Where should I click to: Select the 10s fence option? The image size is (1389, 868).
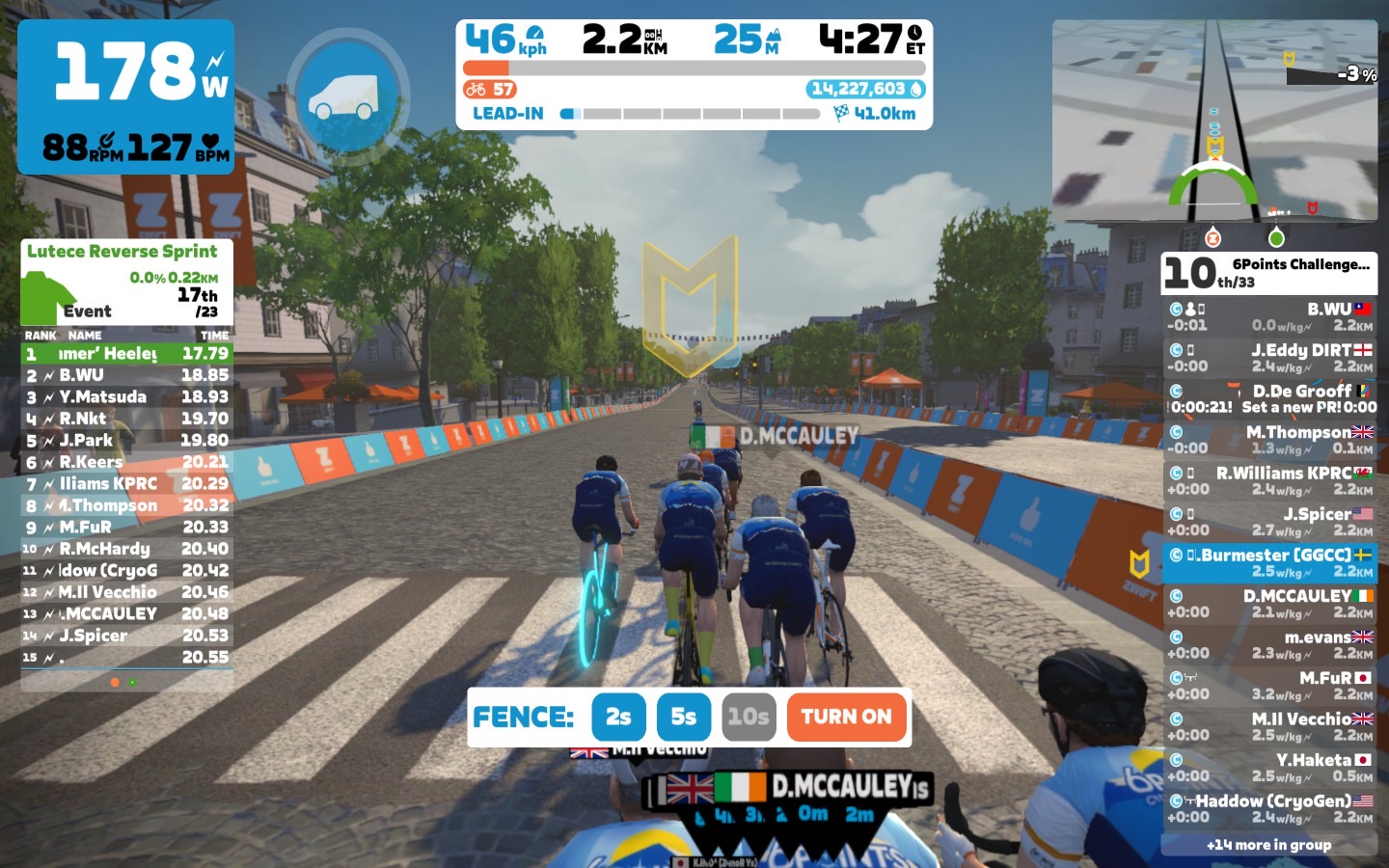click(749, 717)
